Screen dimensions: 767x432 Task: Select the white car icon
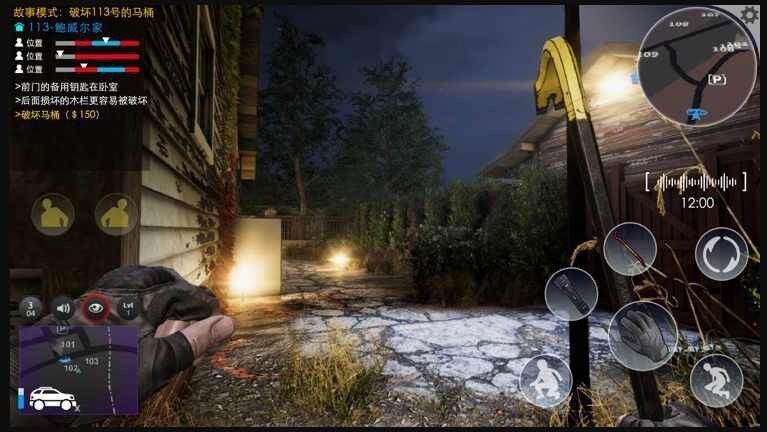click(x=51, y=399)
